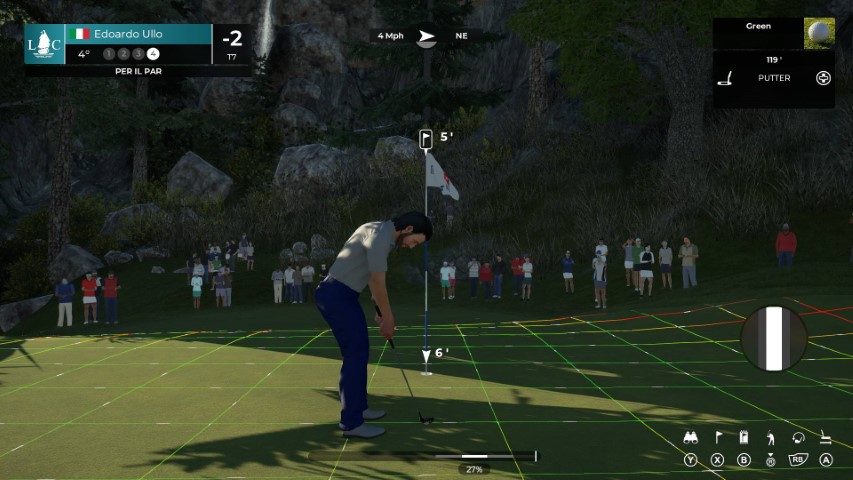Viewport: 853px width, 480px height.
Task: Choose the golfer swing icon
Action: point(770,438)
